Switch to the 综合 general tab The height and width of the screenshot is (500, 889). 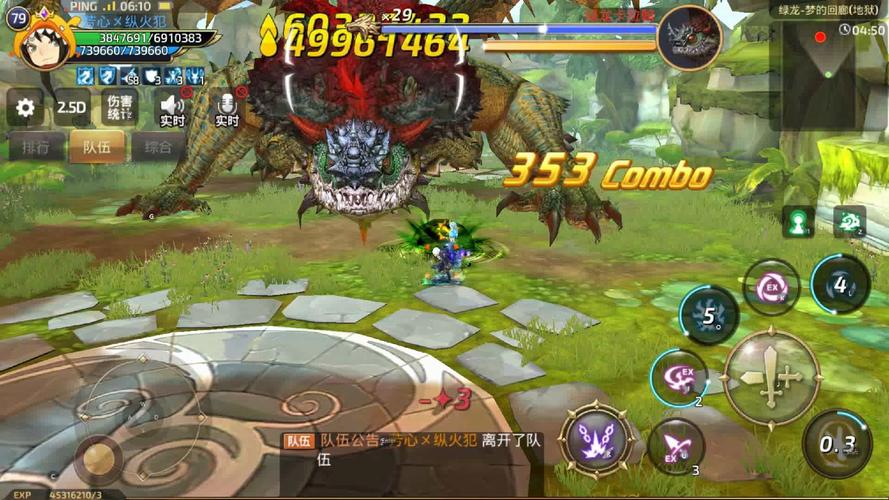click(157, 147)
